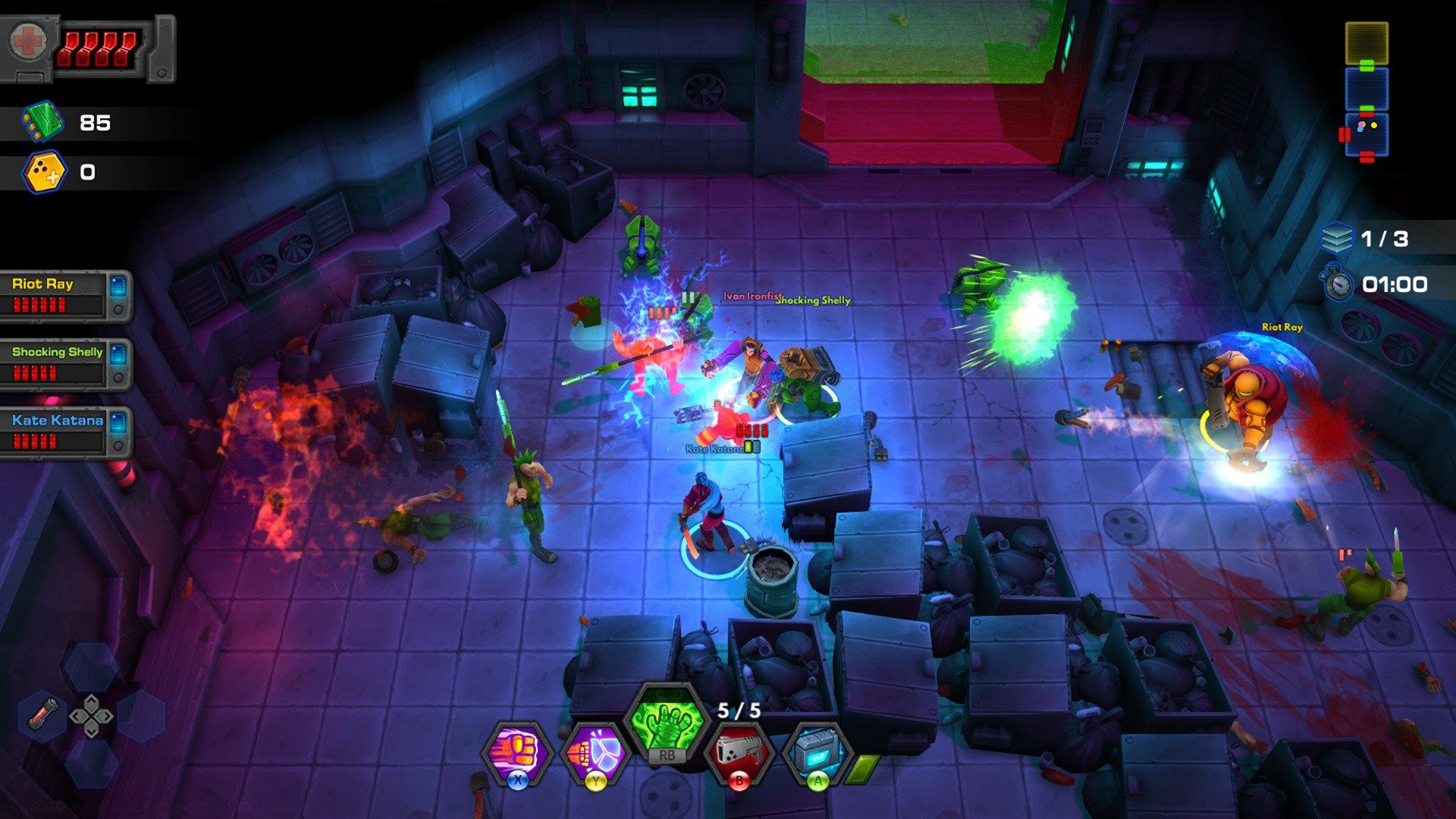
Task: Click the red cross medkit icon
Action: (28, 42)
